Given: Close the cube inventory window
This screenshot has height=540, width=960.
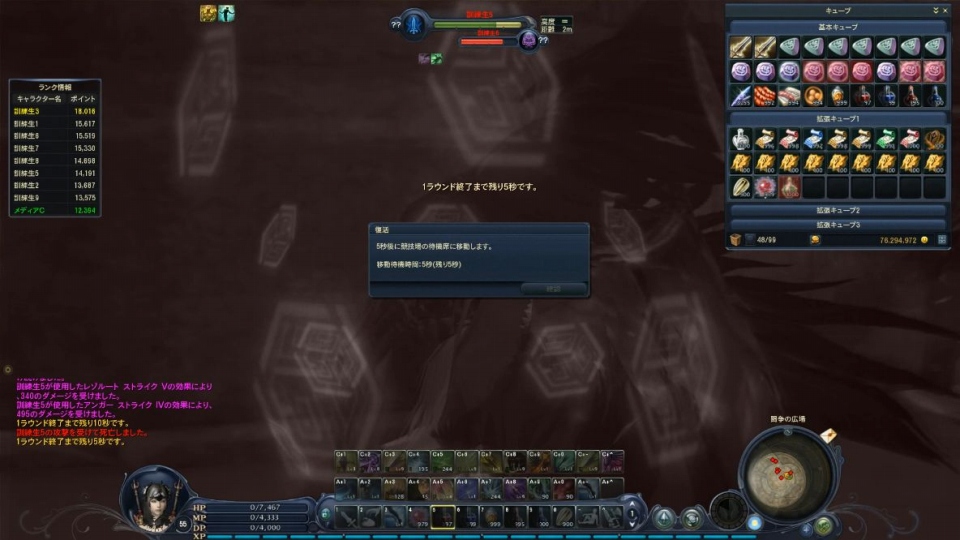Looking at the screenshot, I should coord(944,10).
